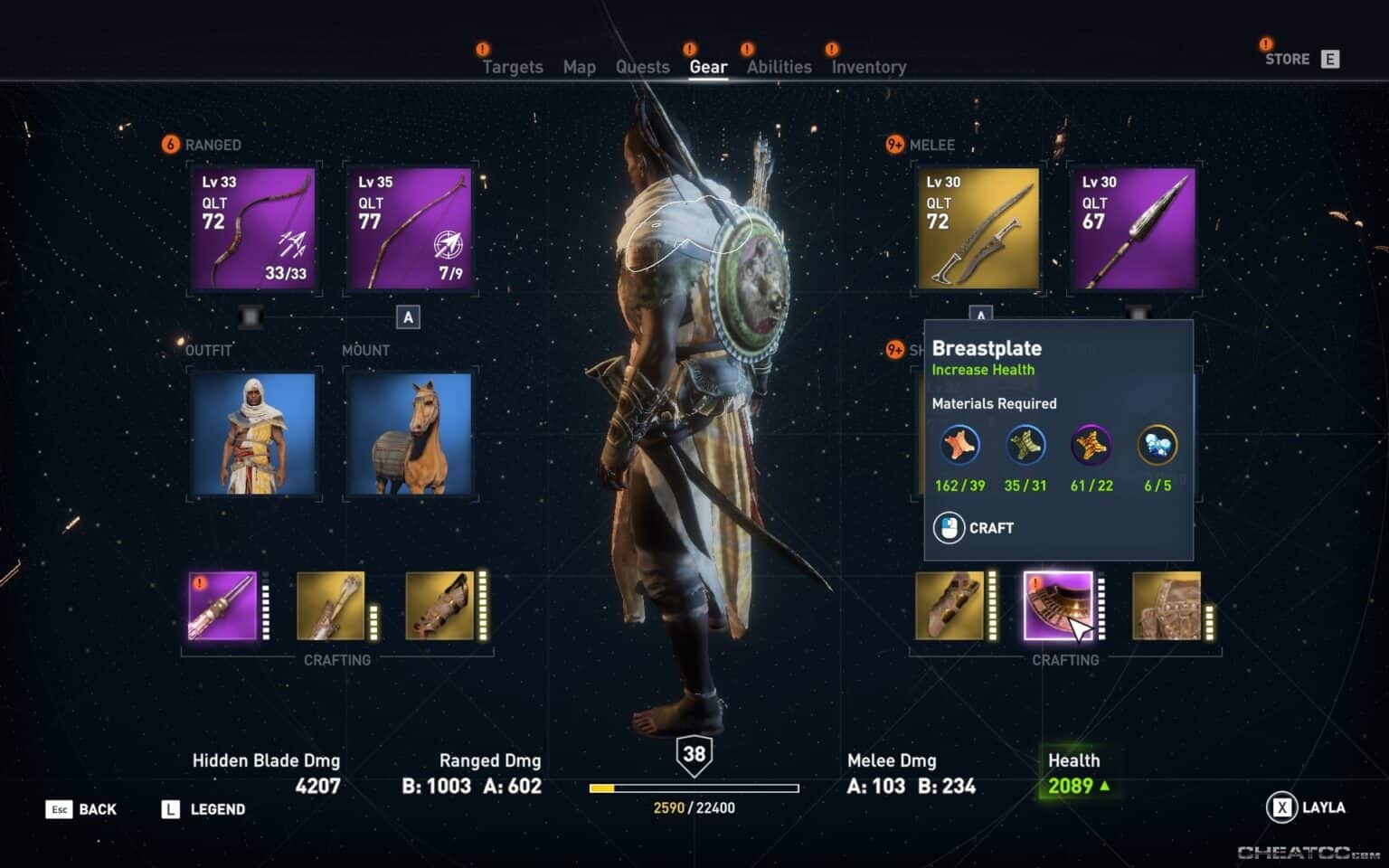
Task: Select the gemstone material showing 6/5
Action: click(1158, 445)
